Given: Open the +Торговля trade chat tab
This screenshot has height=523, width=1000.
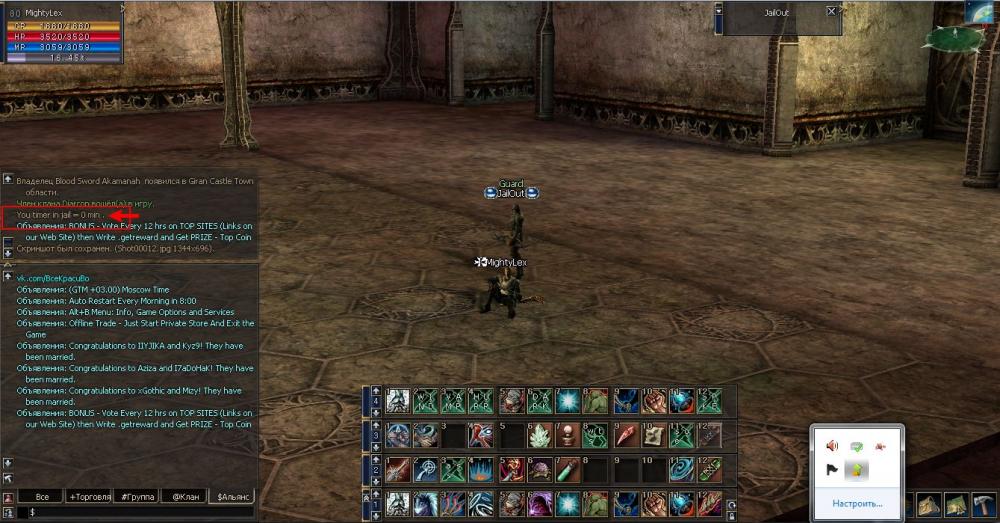Looking at the screenshot, I should tap(92, 496).
